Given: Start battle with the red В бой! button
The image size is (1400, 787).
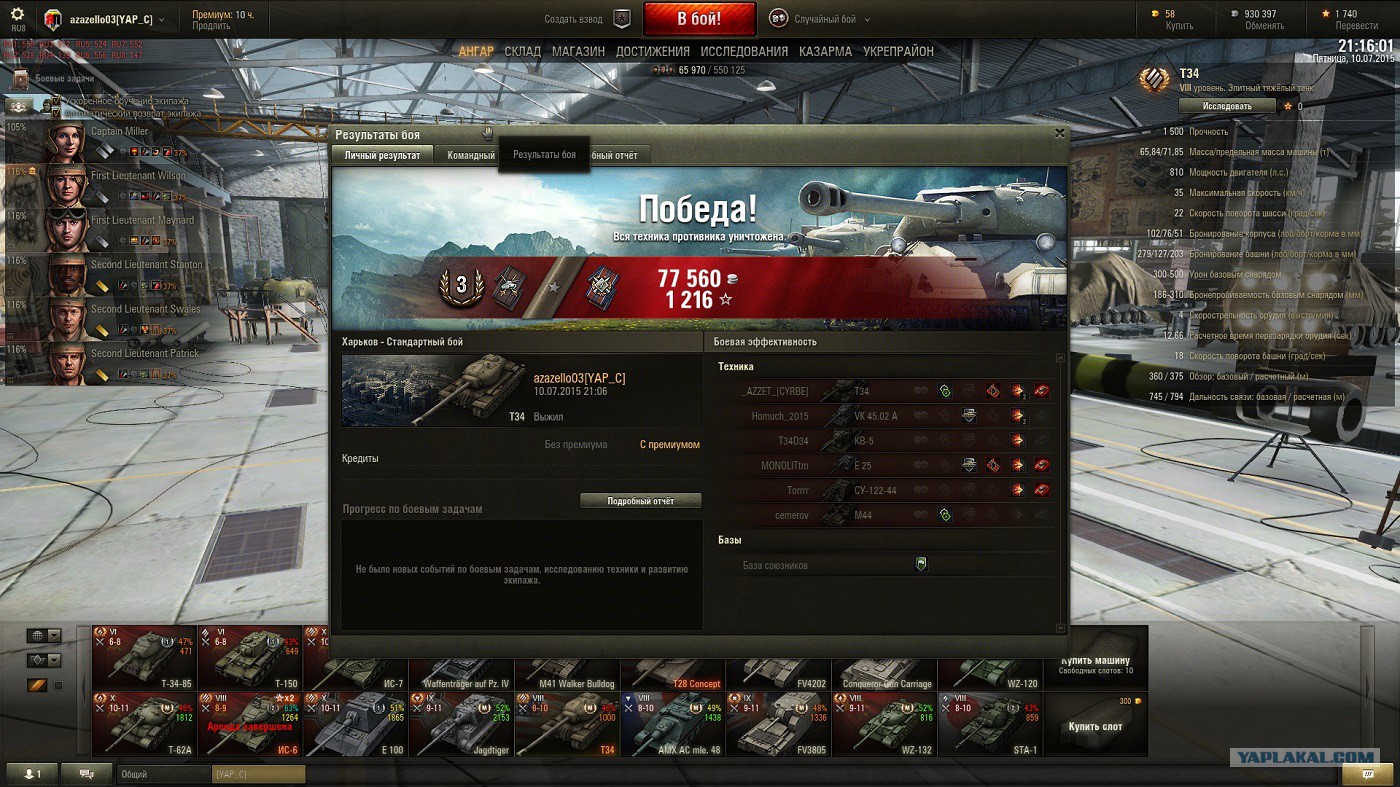Looking at the screenshot, I should (699, 19).
